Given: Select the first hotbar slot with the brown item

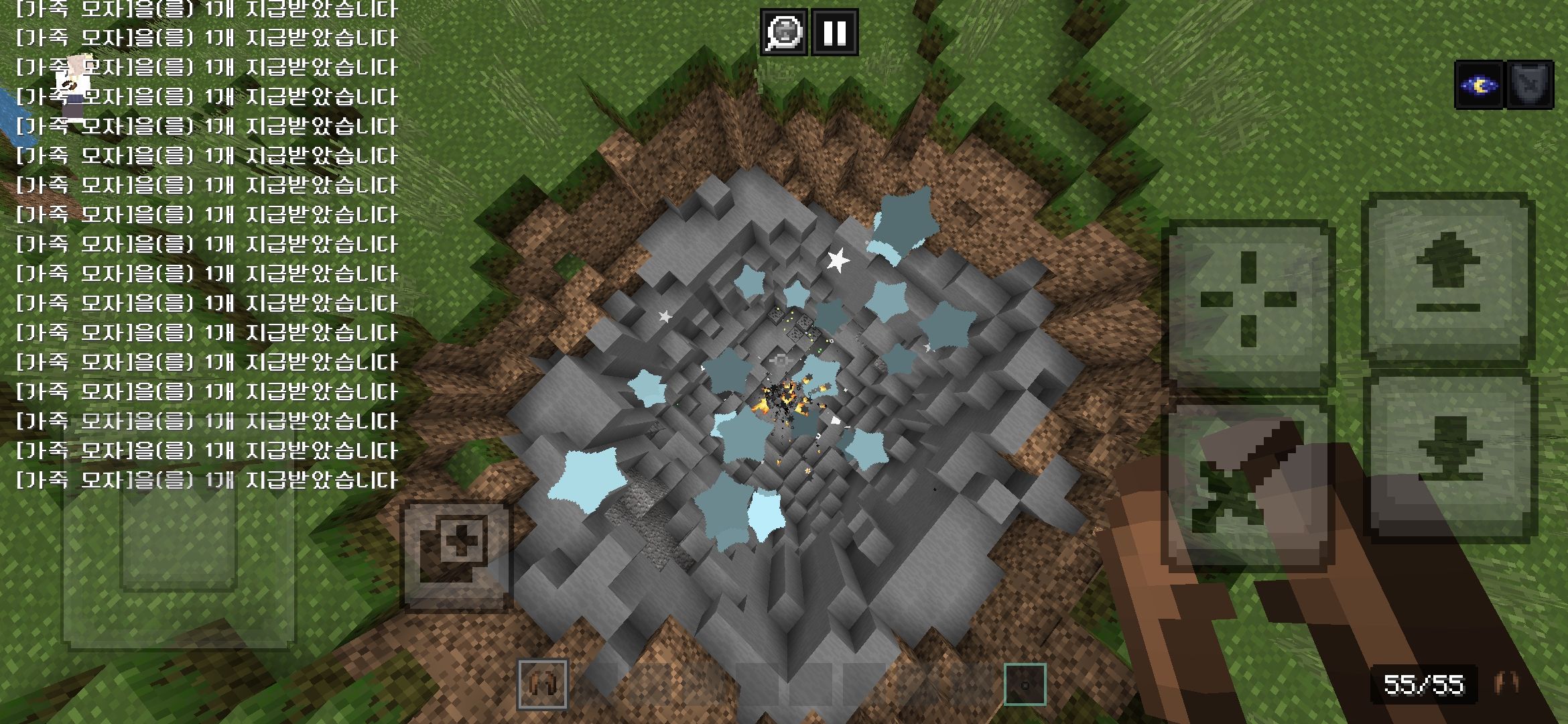Looking at the screenshot, I should coord(543,684).
